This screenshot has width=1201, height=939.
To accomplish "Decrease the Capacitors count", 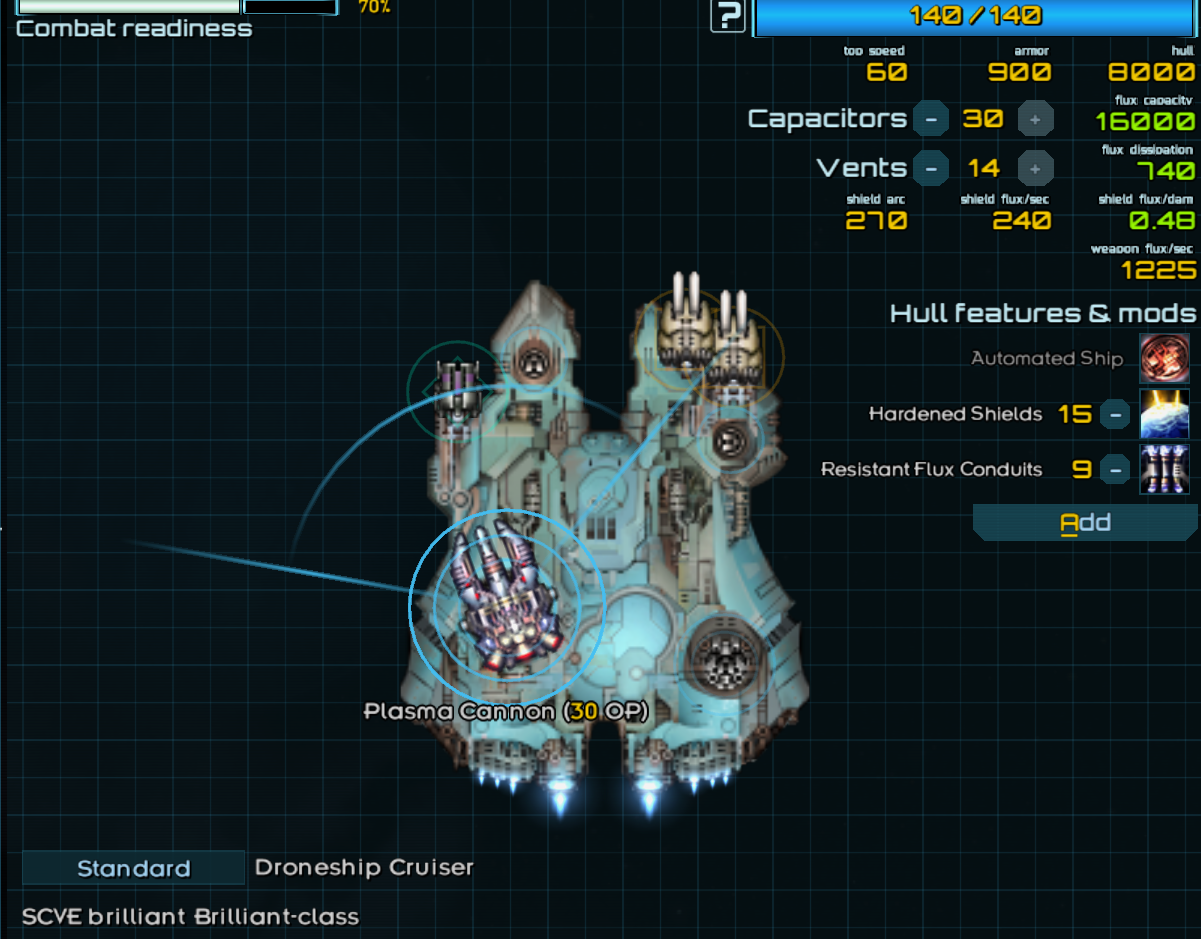I will 931,119.
